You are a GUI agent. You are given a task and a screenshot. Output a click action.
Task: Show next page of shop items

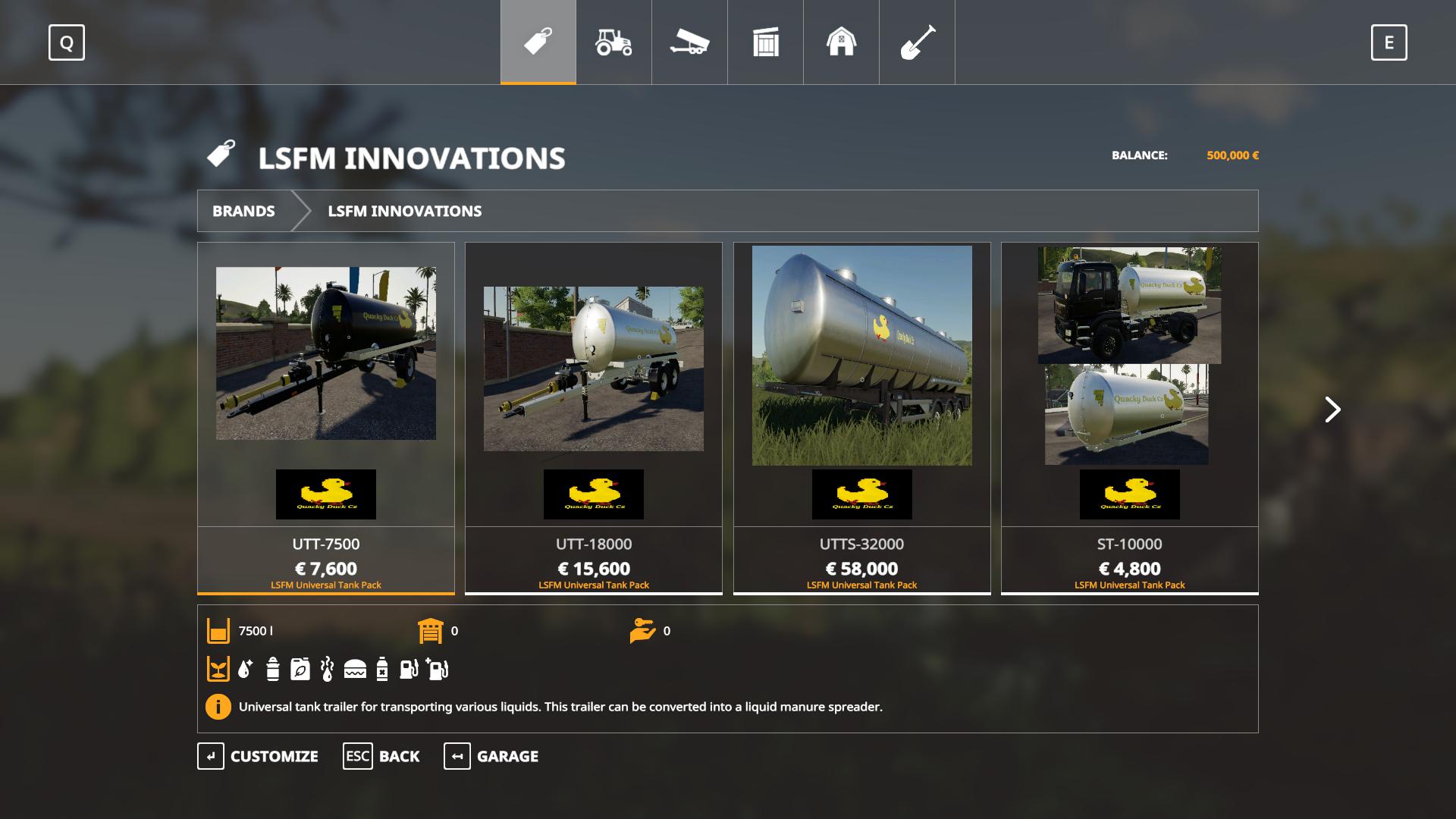pyautogui.click(x=1332, y=409)
